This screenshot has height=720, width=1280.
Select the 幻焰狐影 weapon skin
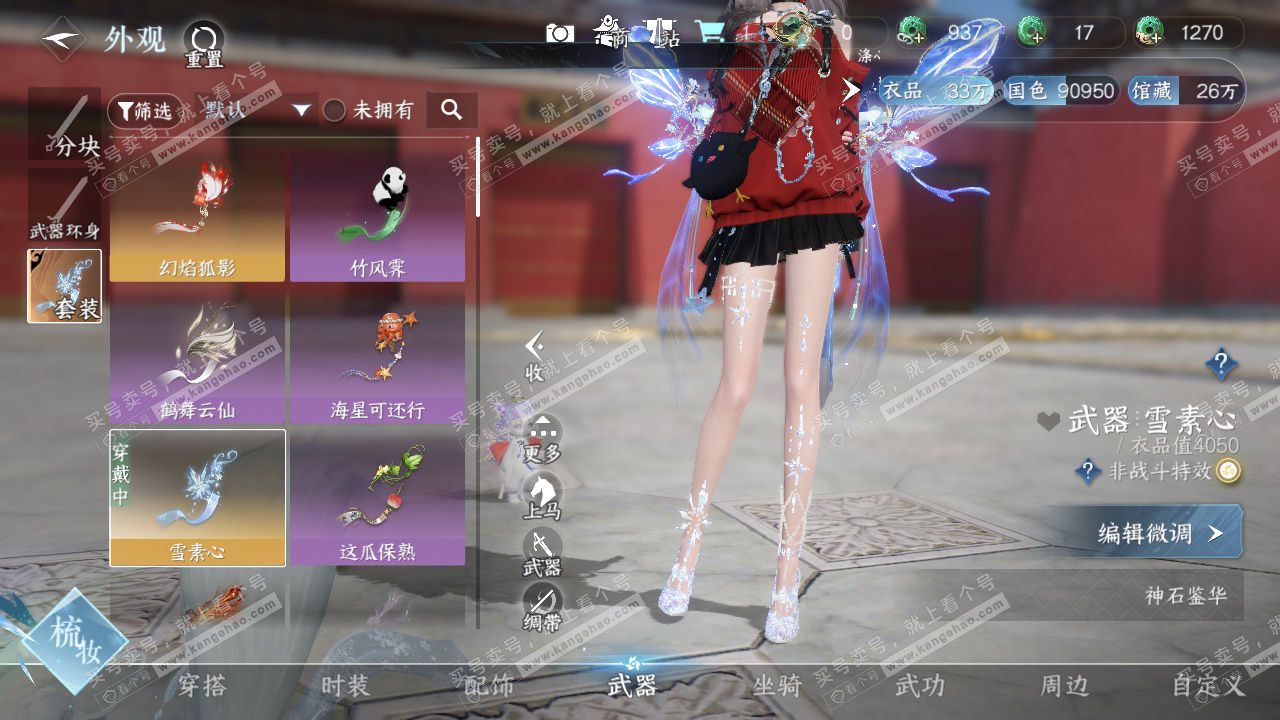[x=197, y=216]
